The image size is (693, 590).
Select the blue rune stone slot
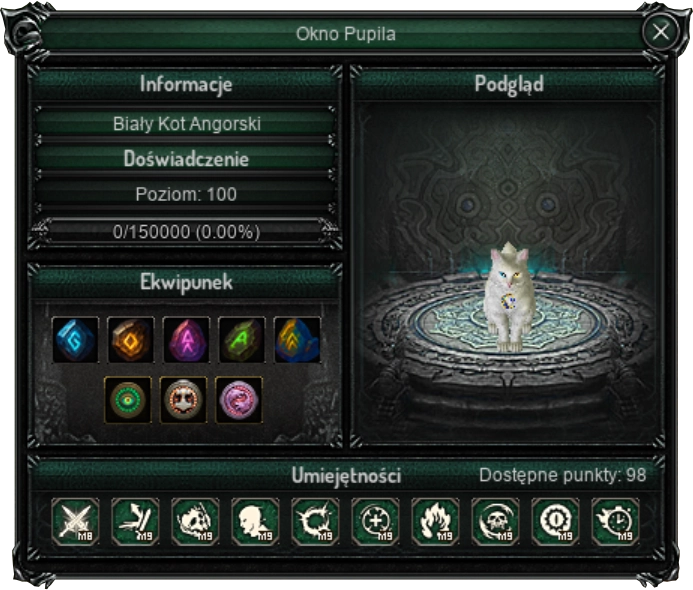click(x=76, y=340)
